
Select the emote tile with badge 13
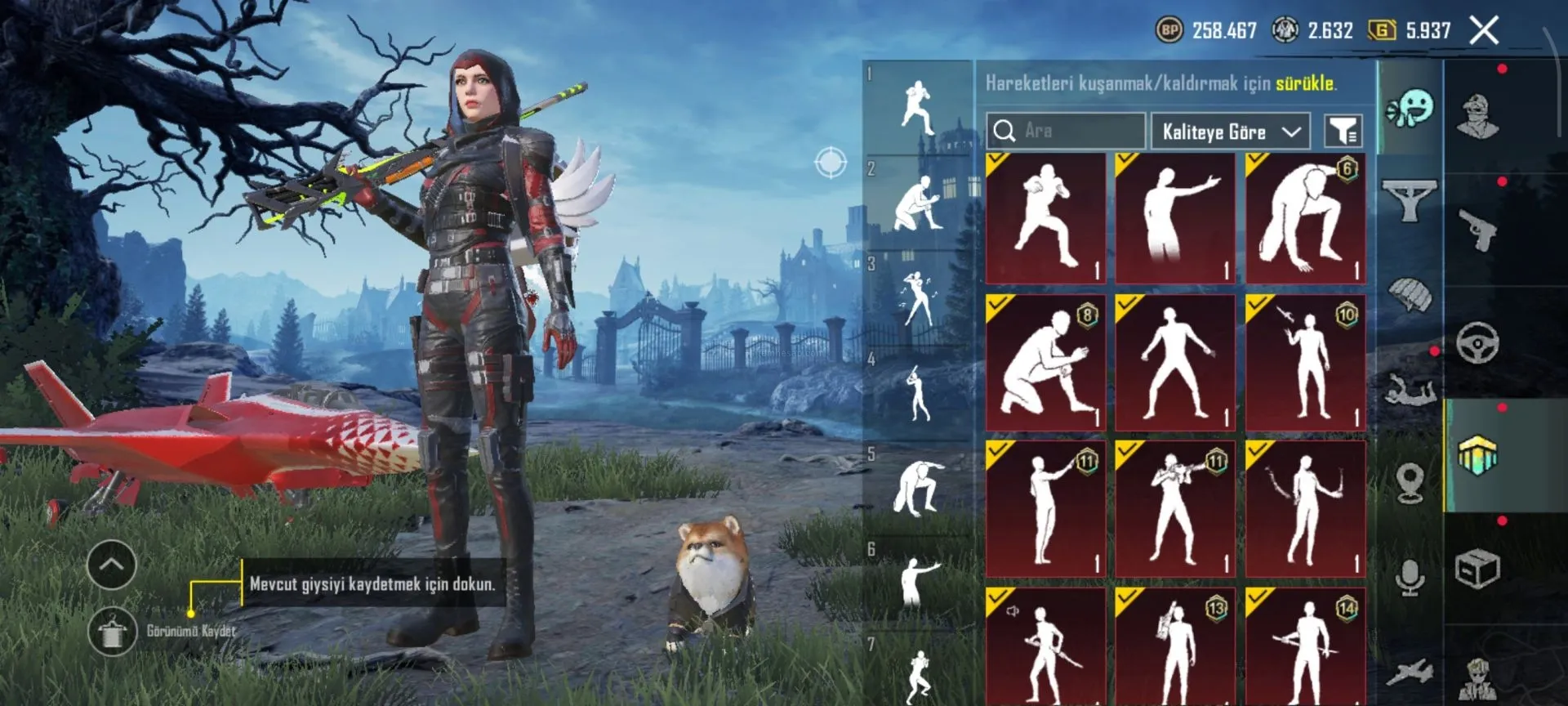click(x=1175, y=646)
